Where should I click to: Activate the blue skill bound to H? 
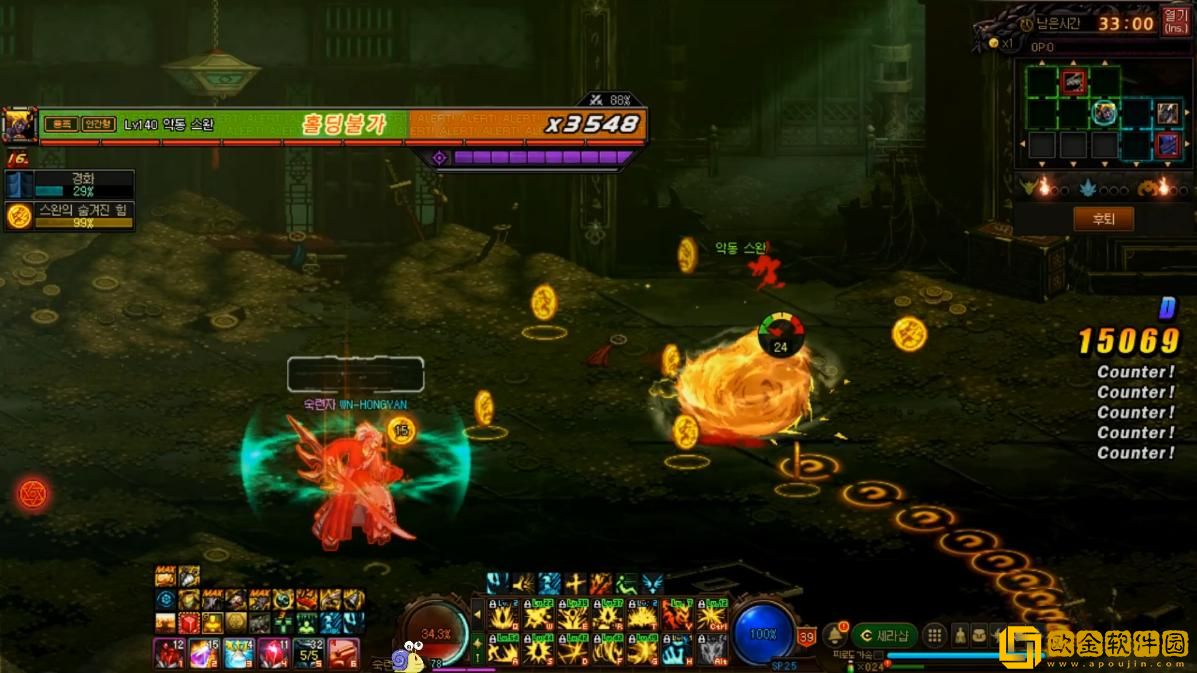click(677, 649)
